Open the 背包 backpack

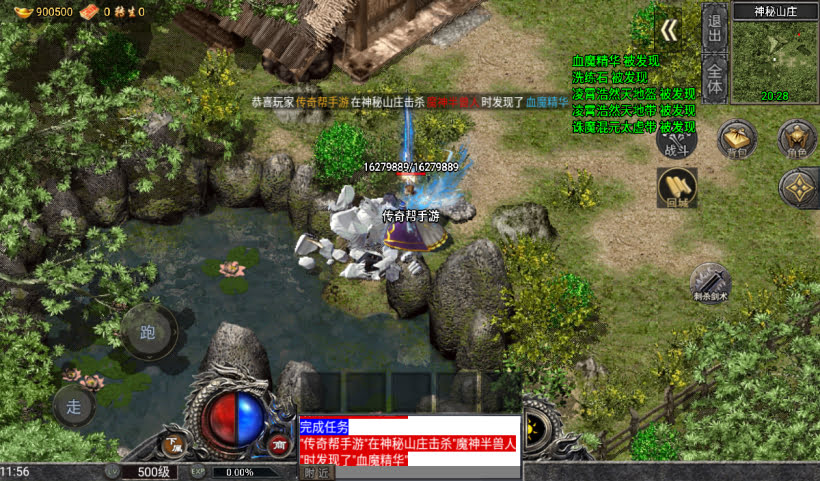click(x=736, y=139)
